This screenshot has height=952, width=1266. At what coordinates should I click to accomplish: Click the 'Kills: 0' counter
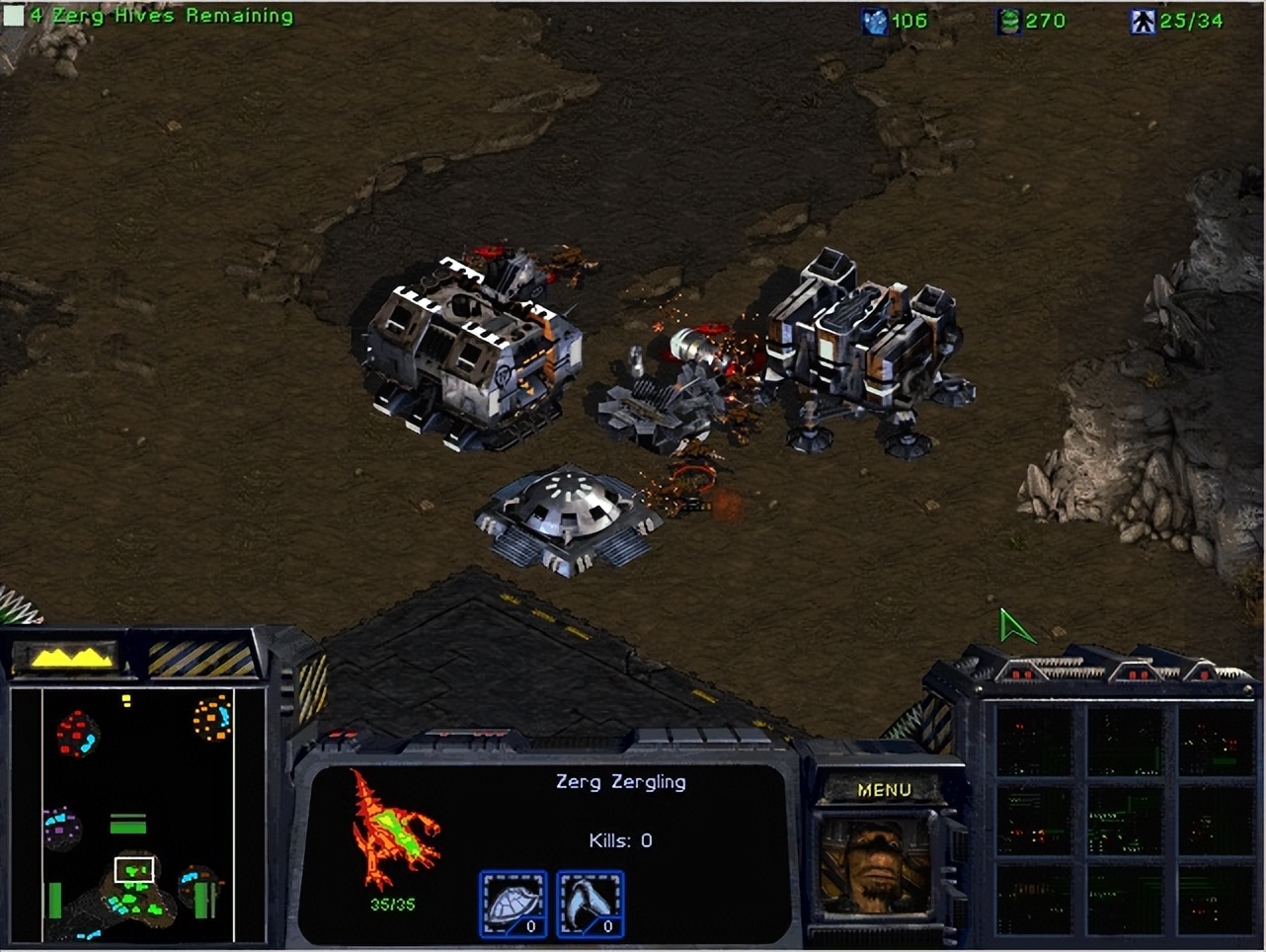pyautogui.click(x=619, y=839)
